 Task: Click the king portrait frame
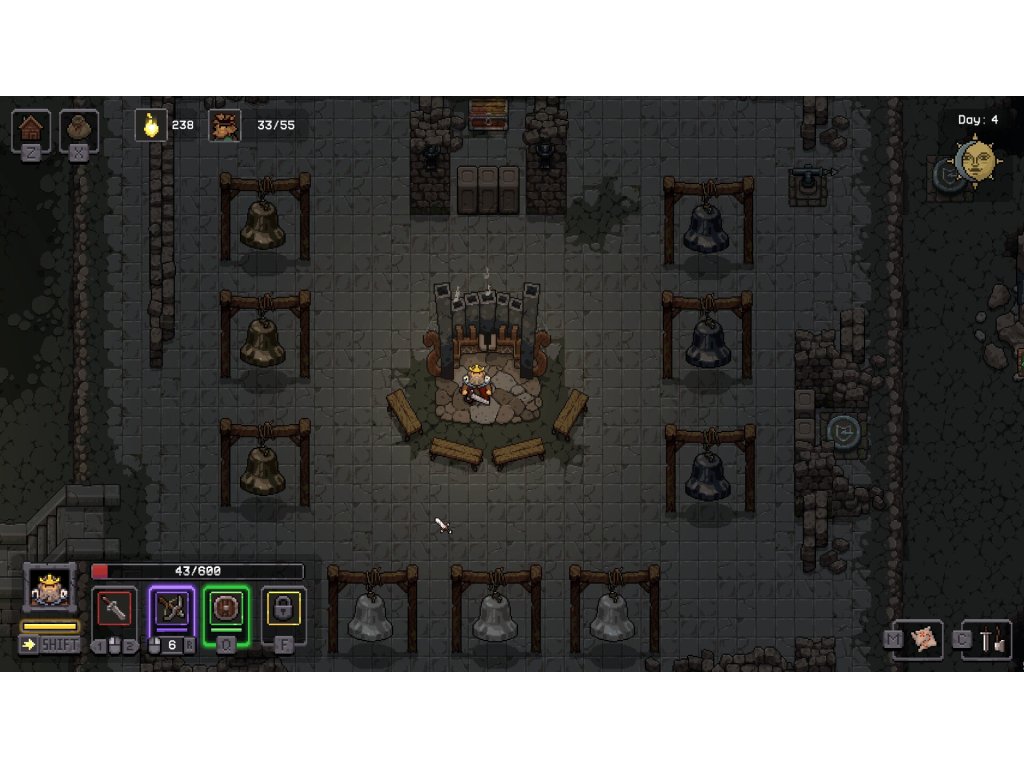point(49,588)
